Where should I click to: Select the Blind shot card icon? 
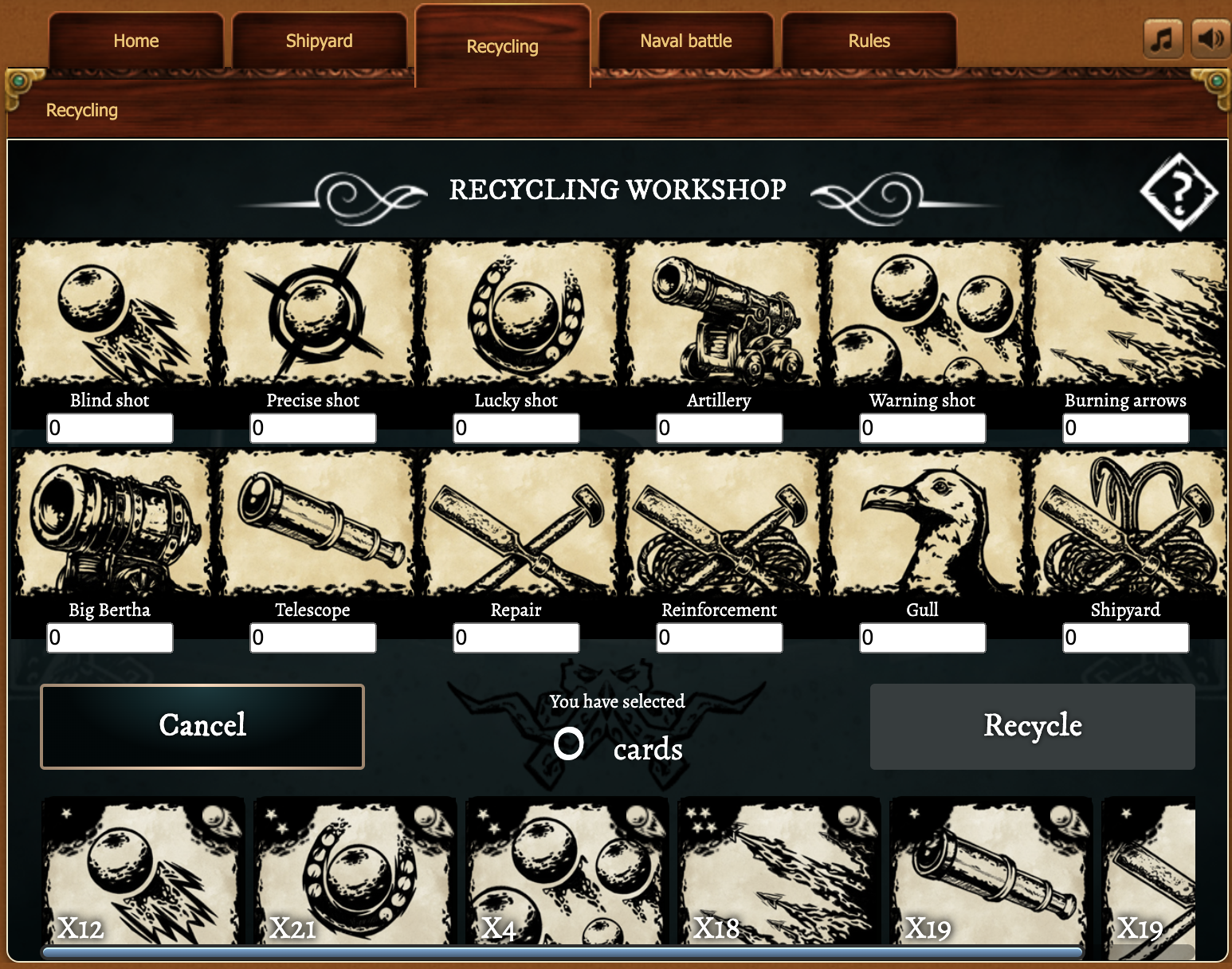pos(109,312)
